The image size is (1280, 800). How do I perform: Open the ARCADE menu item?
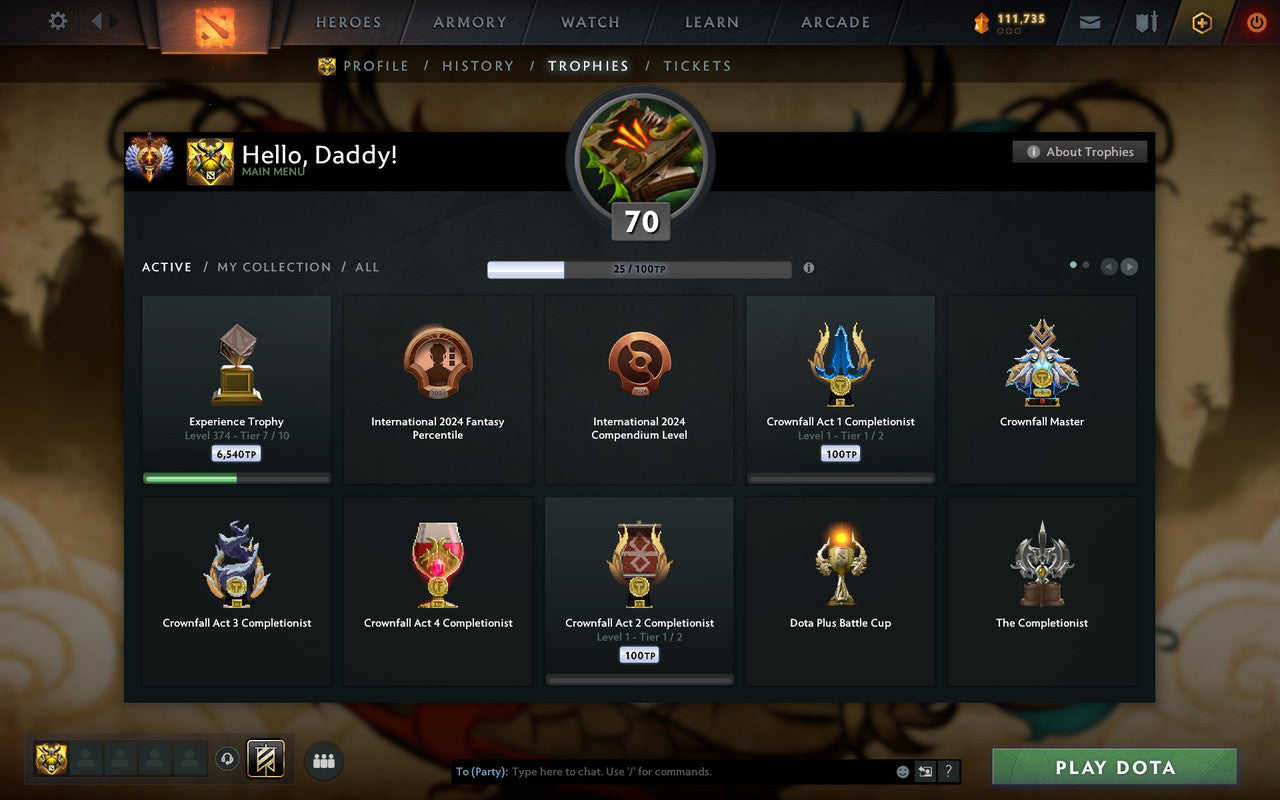click(x=834, y=21)
